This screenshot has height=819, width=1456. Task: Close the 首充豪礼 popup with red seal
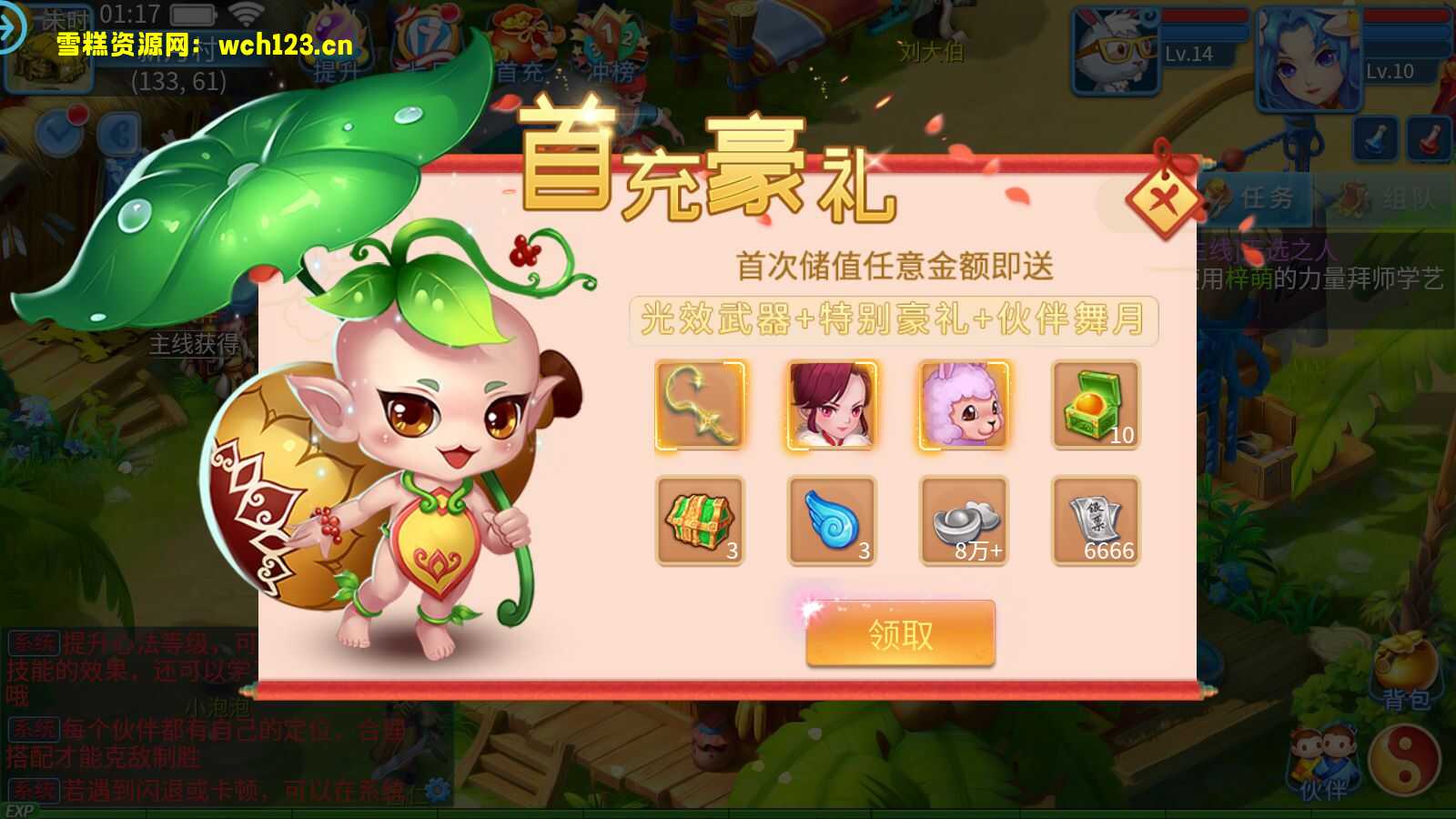pos(1162,199)
